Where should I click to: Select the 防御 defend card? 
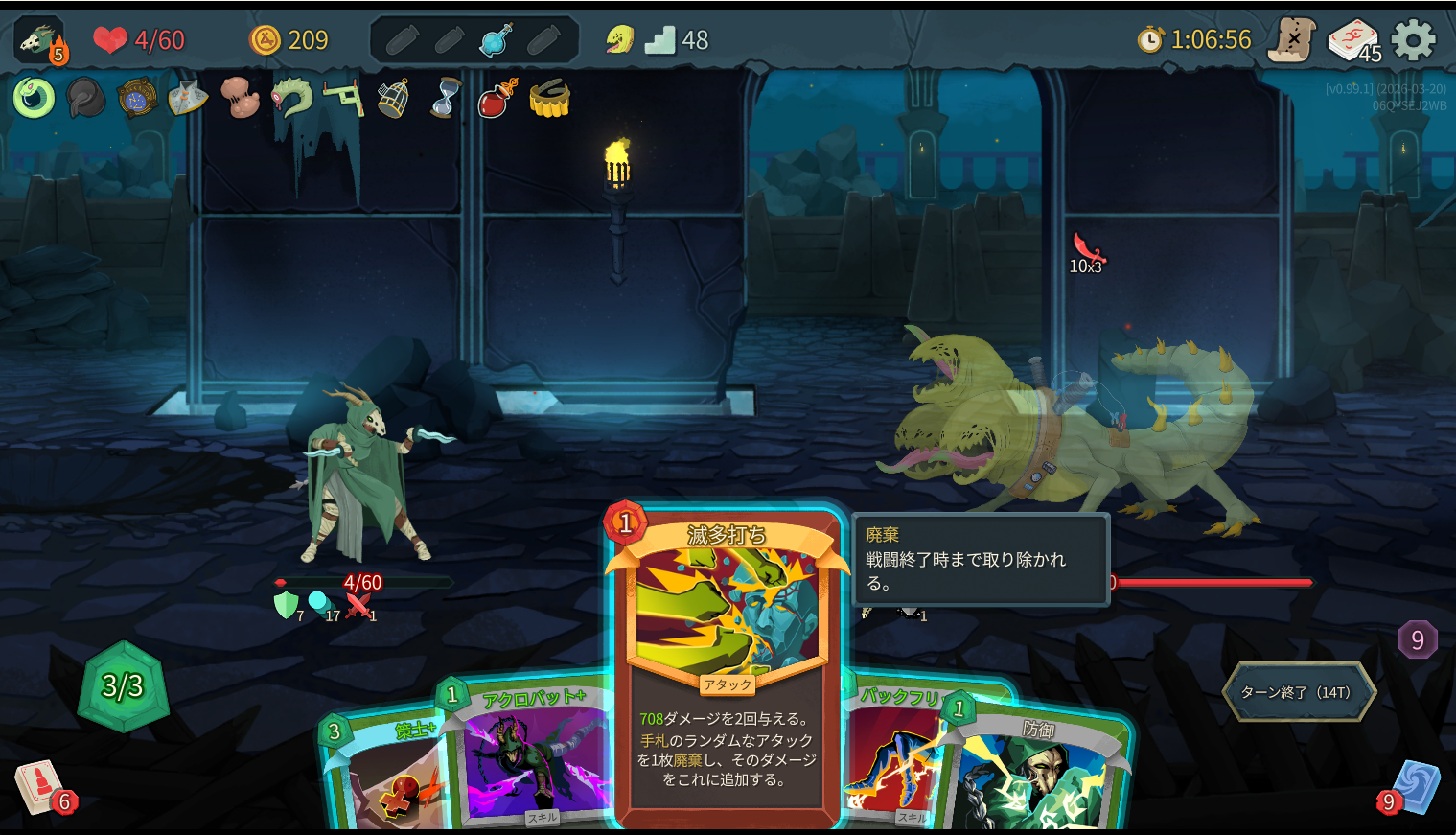1035,777
